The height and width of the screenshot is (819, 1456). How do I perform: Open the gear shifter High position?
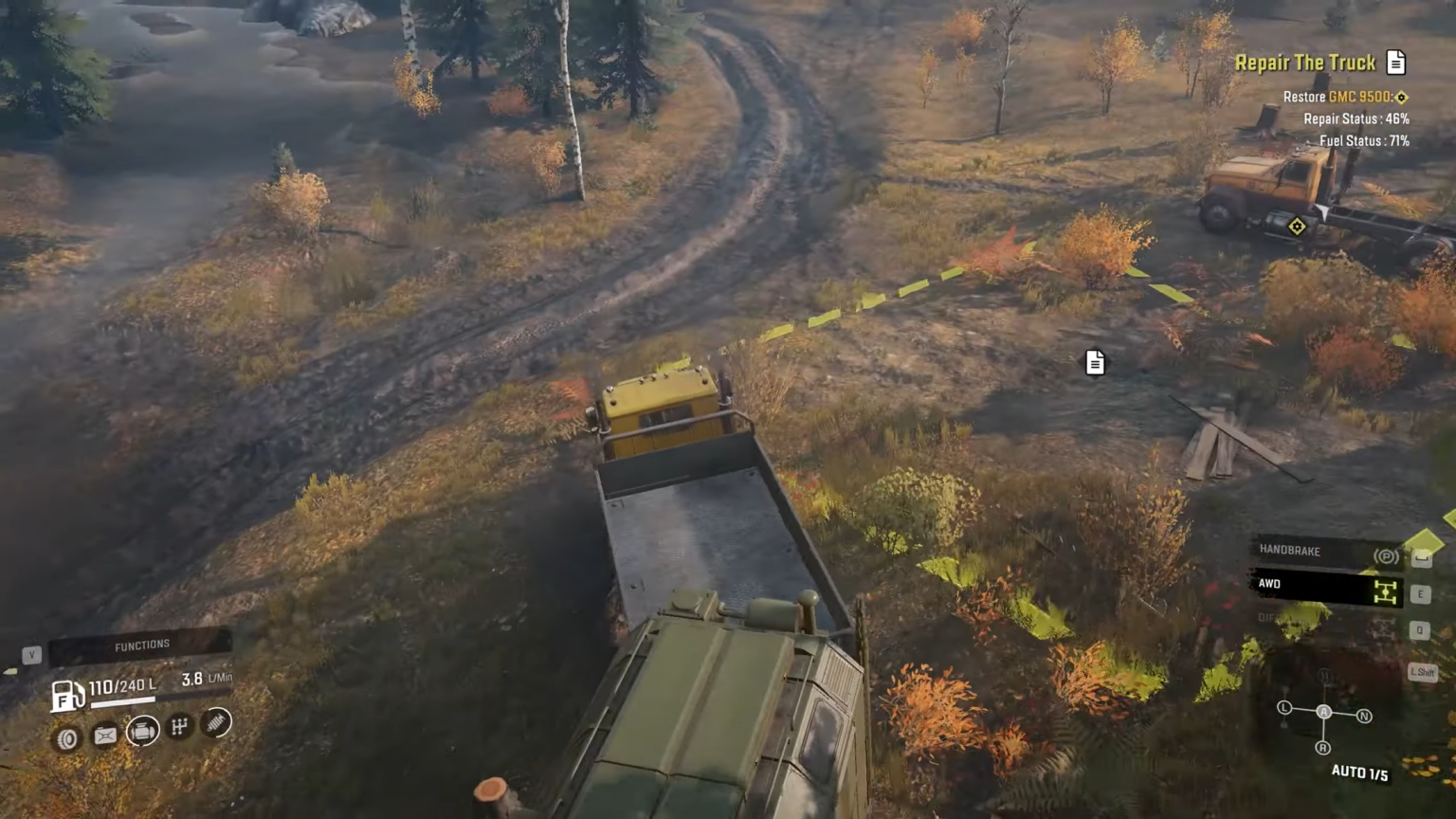(x=1323, y=673)
